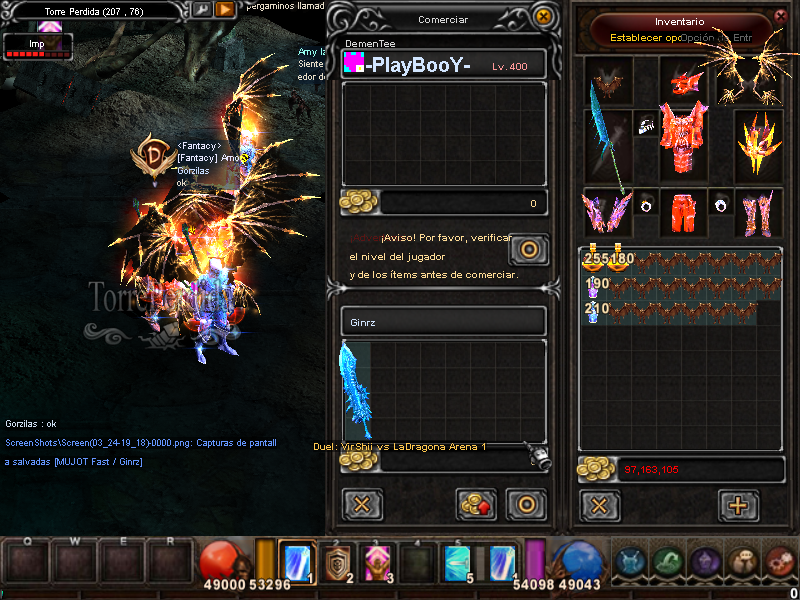Confirm trade with the bottom circle button

tap(526, 505)
